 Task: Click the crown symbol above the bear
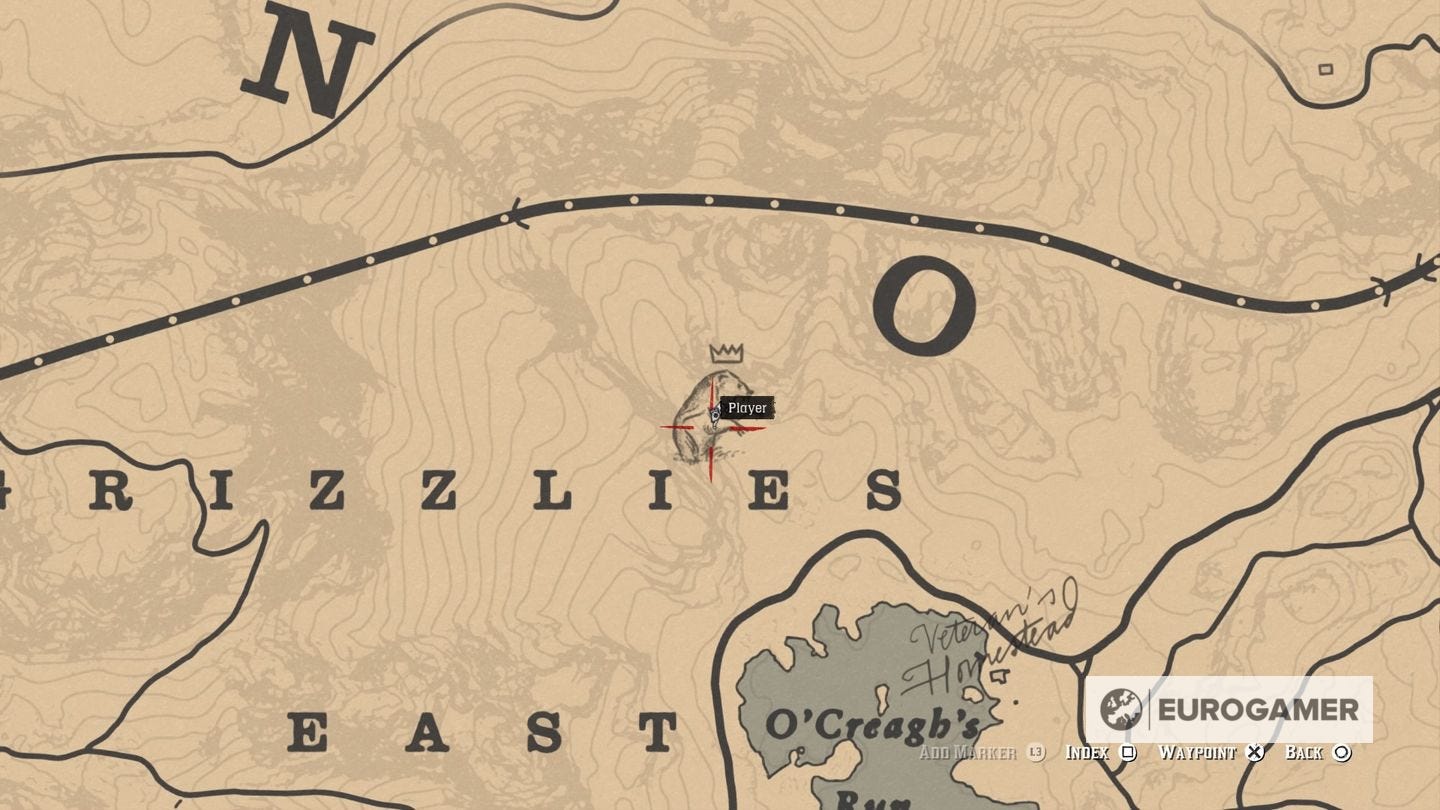[x=726, y=353]
